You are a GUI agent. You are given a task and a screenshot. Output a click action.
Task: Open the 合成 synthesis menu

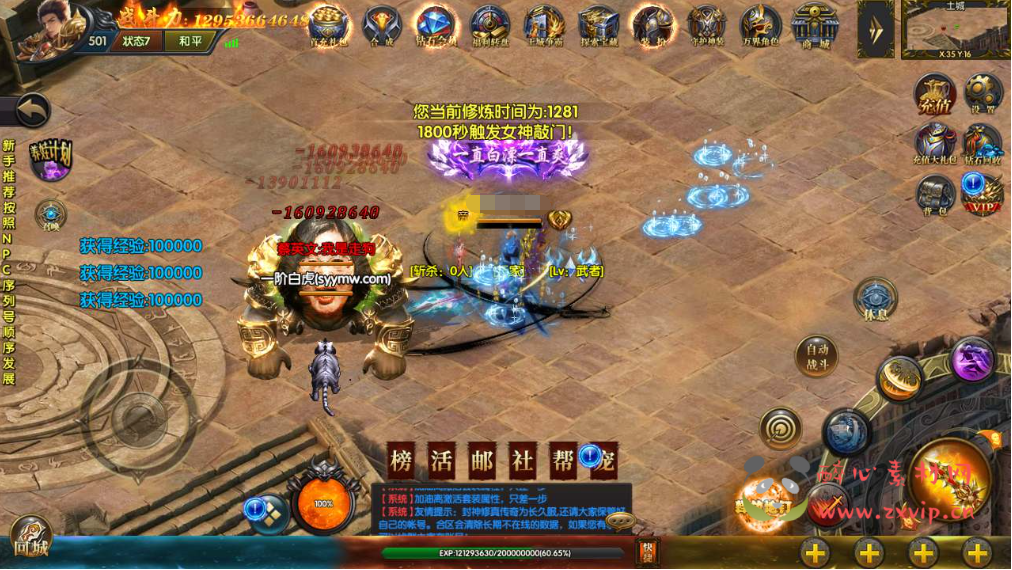coord(382,25)
